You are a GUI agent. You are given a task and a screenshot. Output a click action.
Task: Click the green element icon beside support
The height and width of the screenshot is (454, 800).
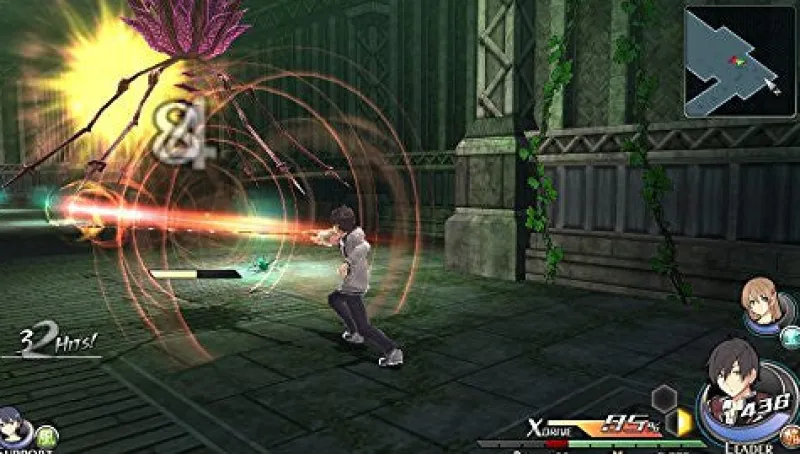(45, 435)
